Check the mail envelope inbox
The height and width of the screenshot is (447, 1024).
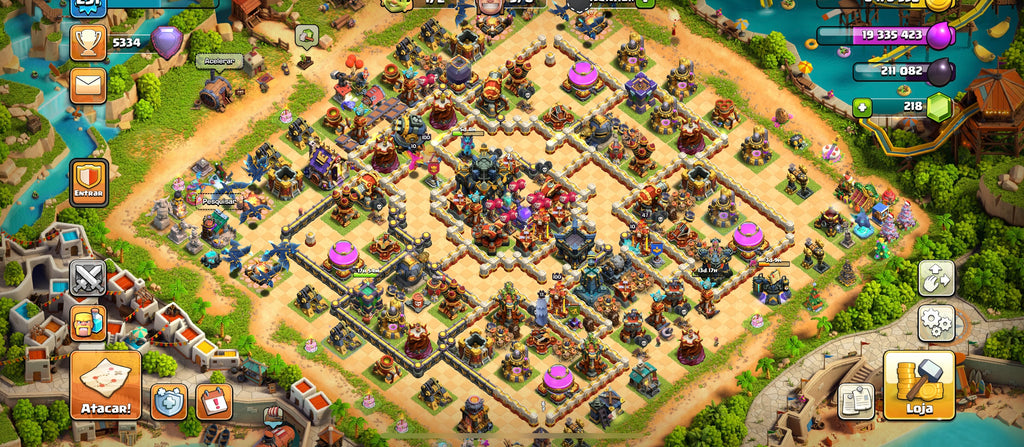click(x=89, y=86)
